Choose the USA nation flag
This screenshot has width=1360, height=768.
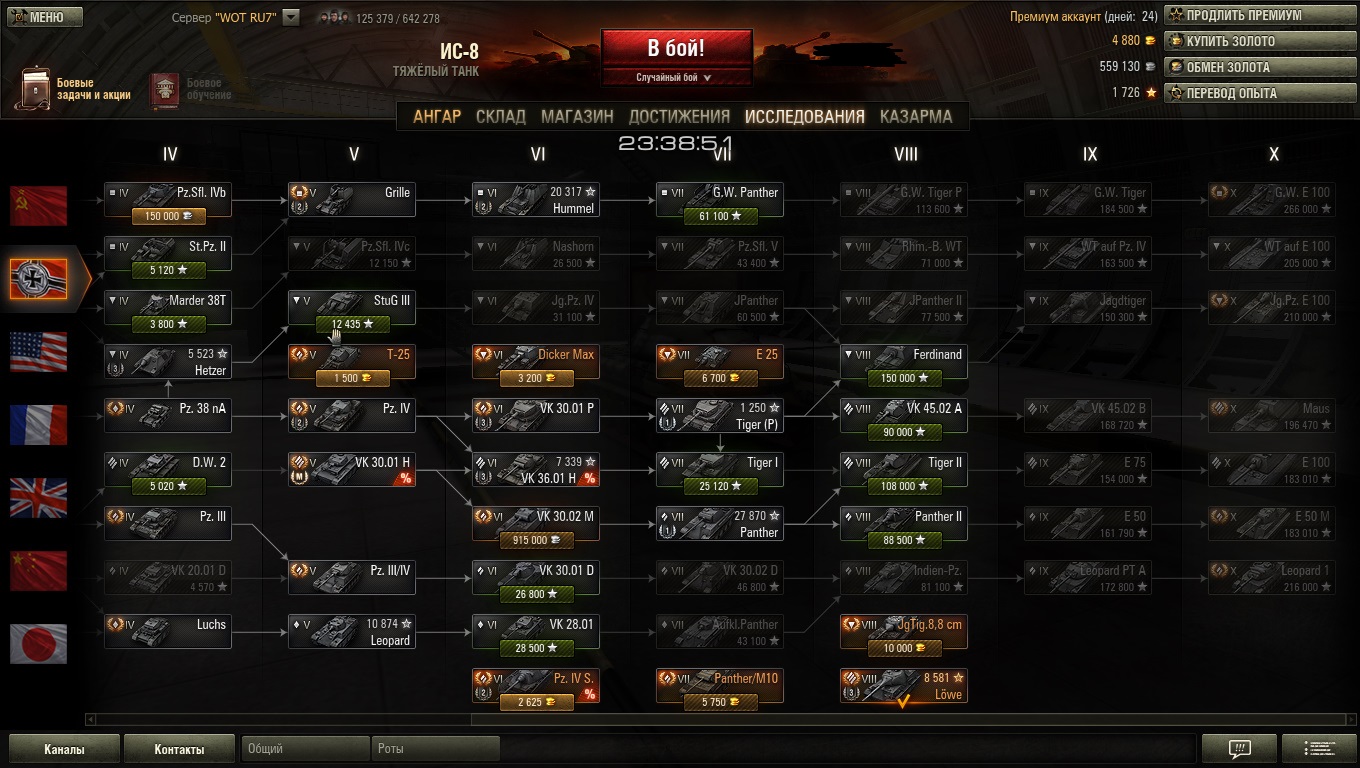click(39, 352)
